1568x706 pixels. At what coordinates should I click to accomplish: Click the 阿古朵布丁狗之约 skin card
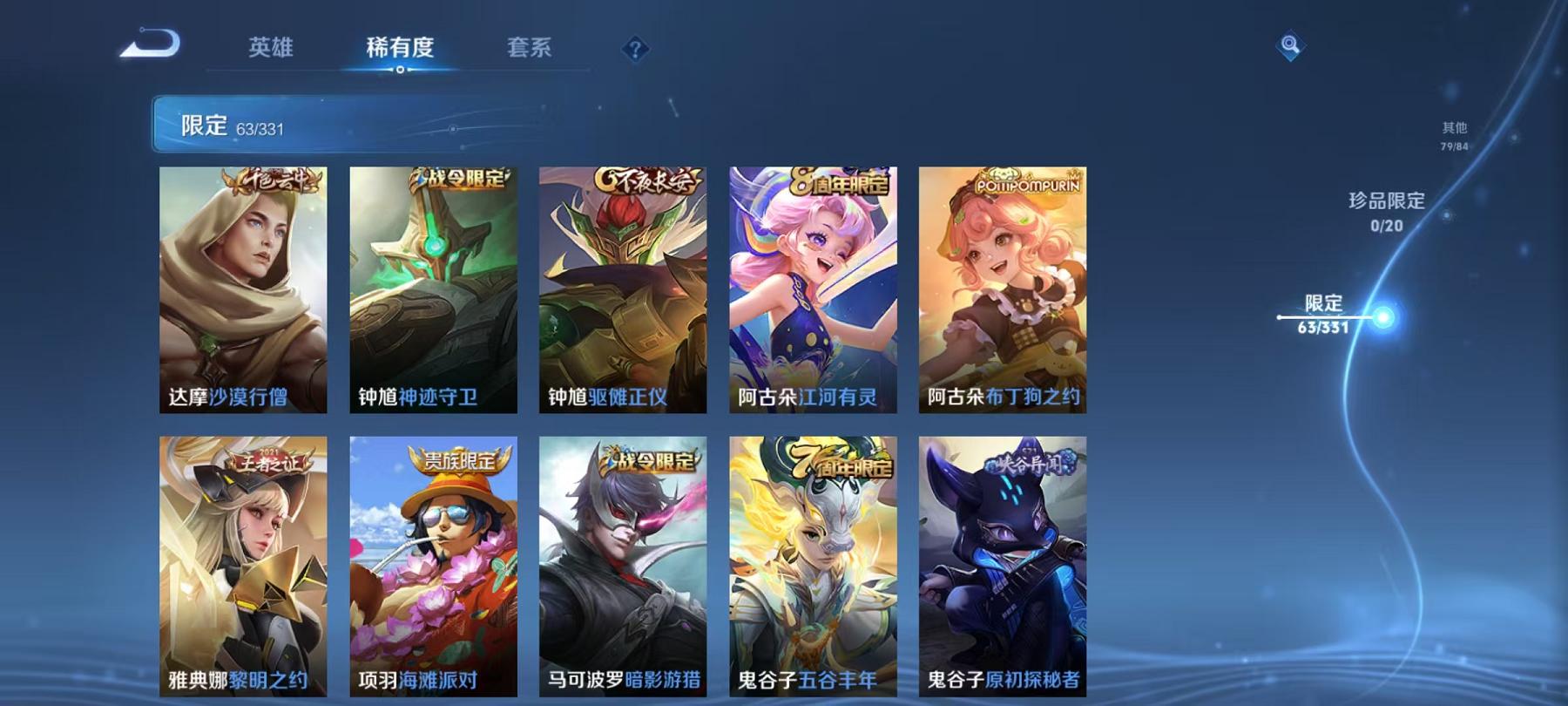click(1003, 288)
